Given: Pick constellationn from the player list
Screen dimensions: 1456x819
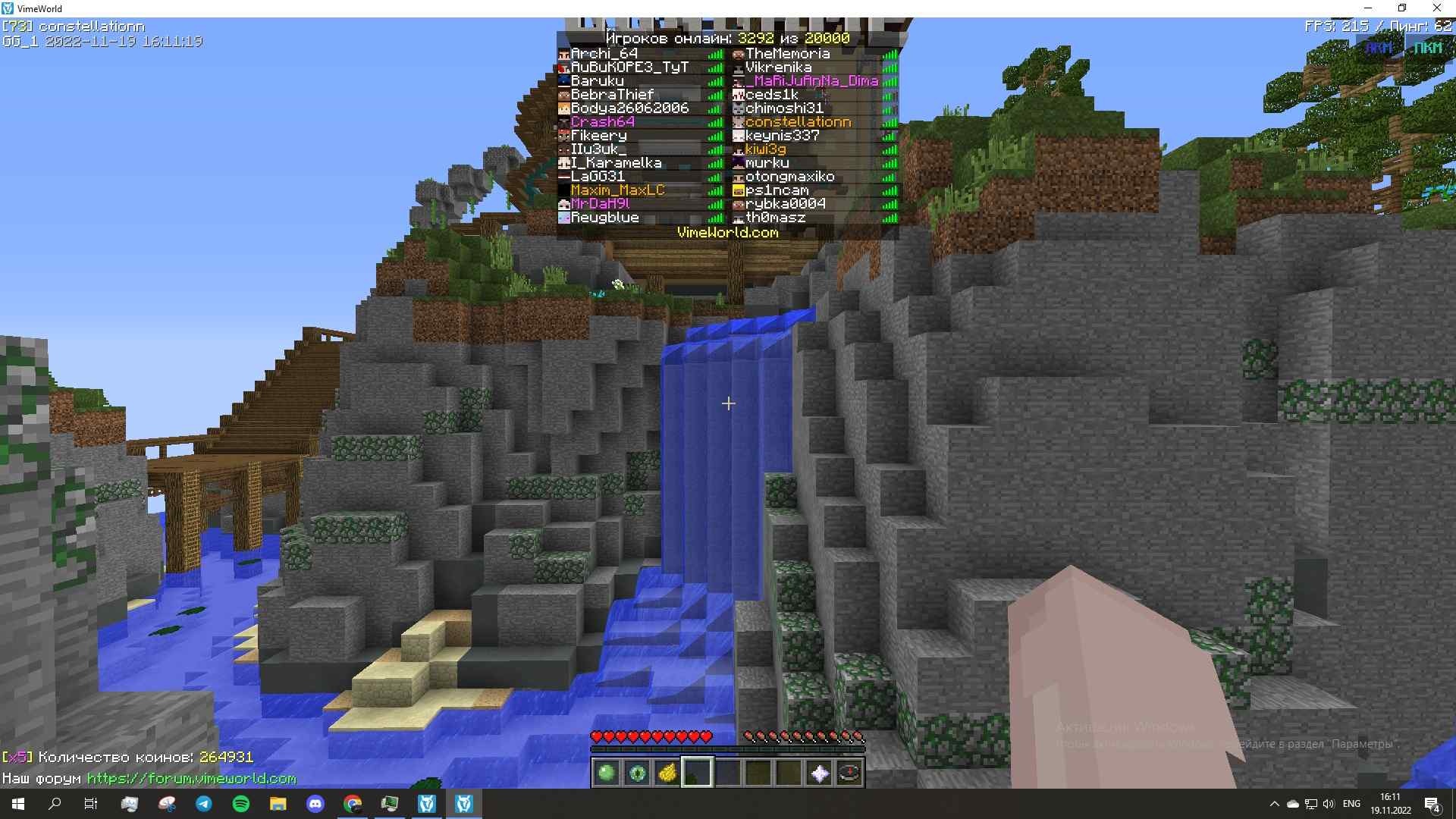Looking at the screenshot, I should pyautogui.click(x=798, y=122).
